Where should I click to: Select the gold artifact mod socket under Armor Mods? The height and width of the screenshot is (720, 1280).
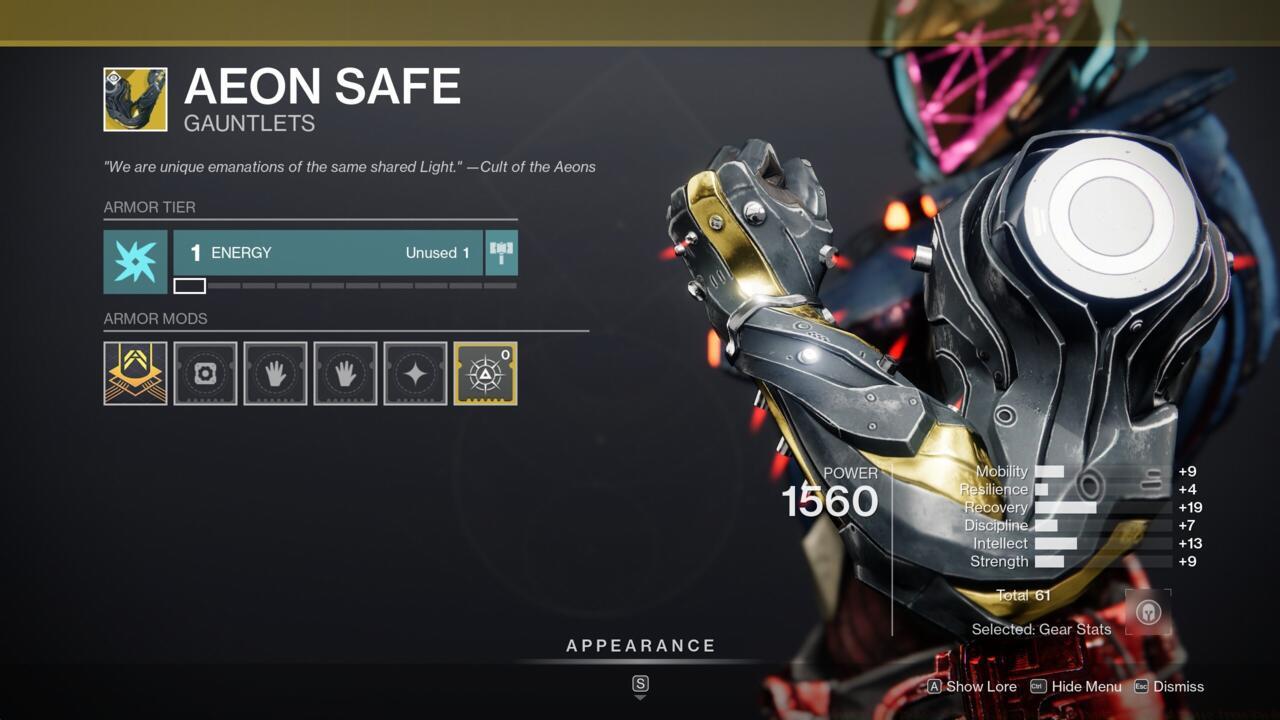(x=484, y=374)
